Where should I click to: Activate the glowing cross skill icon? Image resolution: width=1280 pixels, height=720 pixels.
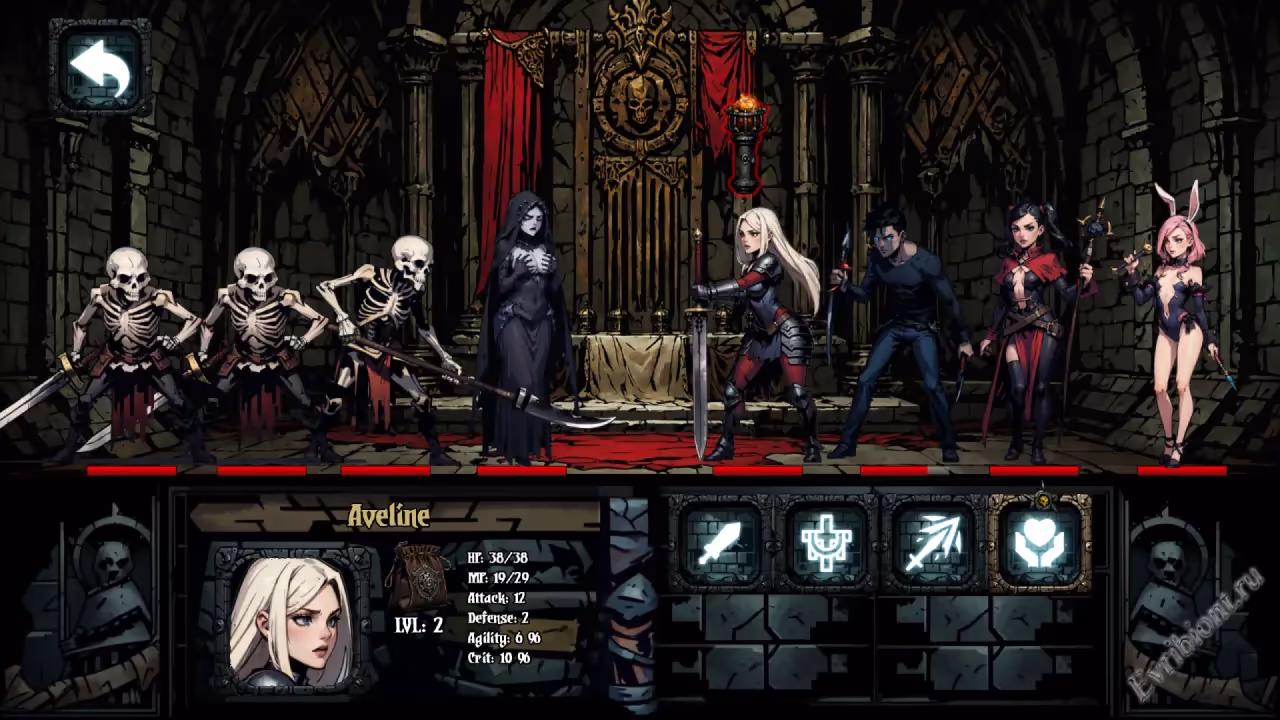826,543
